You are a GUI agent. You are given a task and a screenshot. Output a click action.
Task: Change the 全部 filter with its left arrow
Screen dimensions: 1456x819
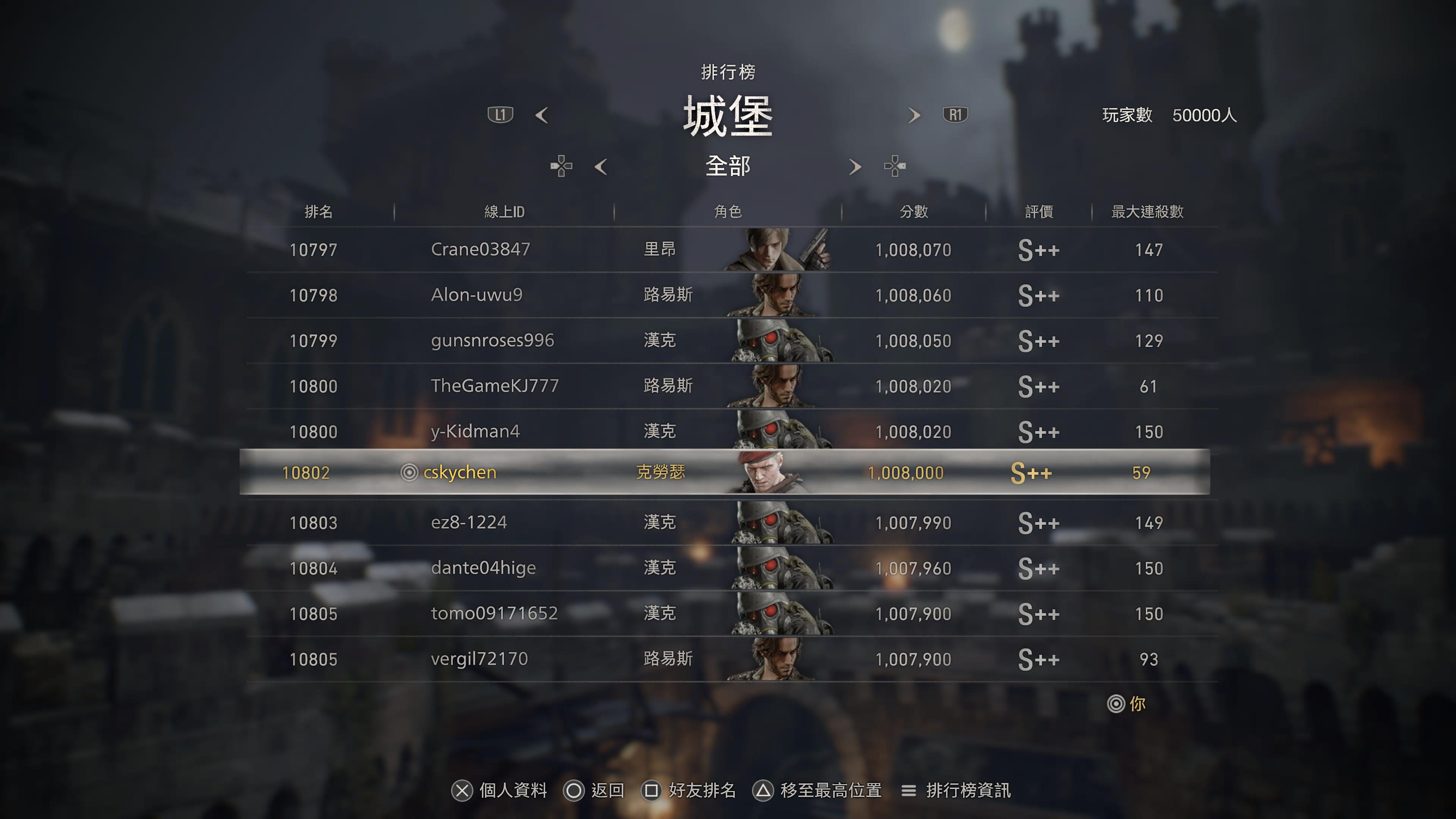coord(601,167)
